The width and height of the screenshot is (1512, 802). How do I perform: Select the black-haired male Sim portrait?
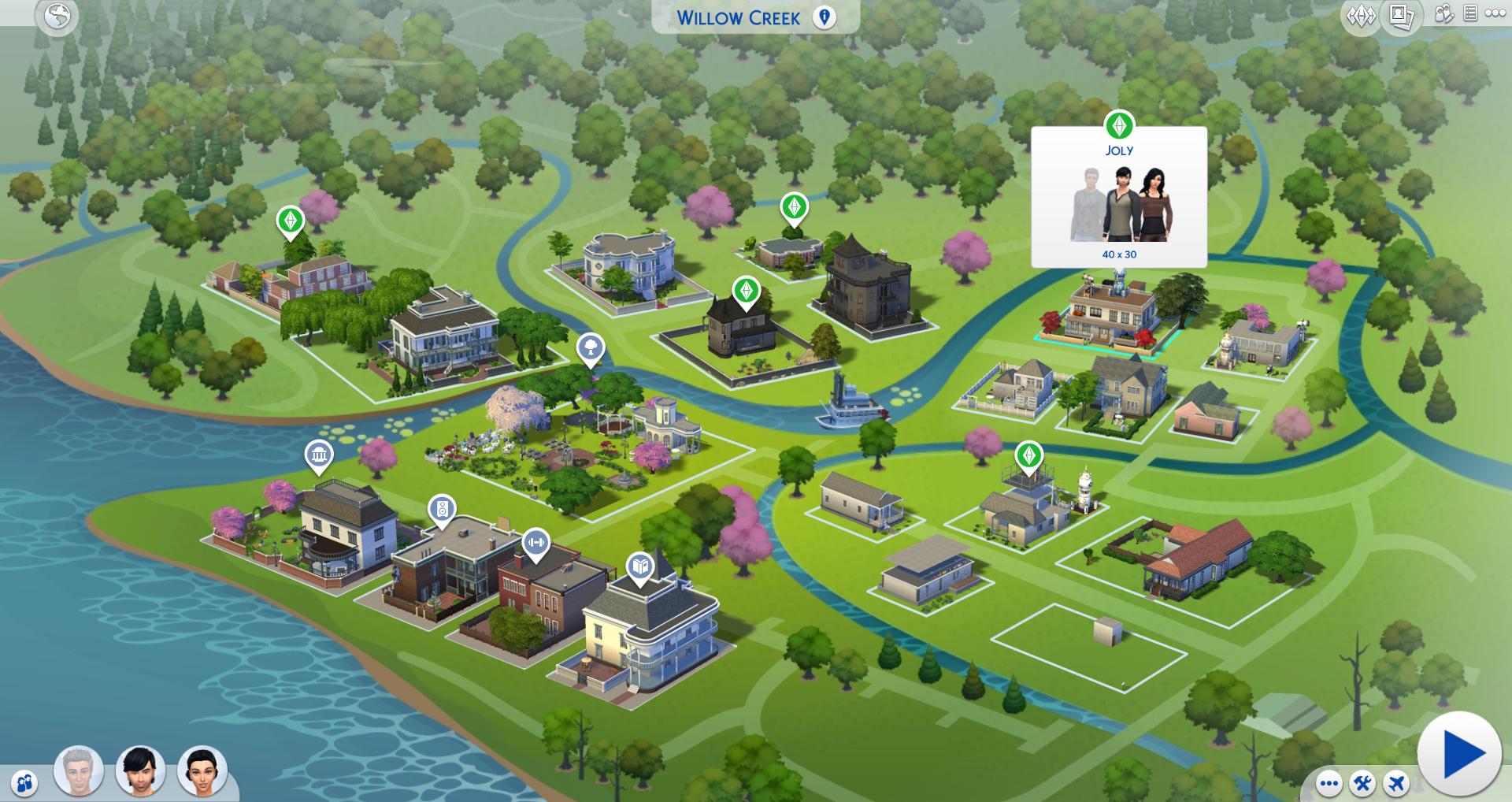pyautogui.click(x=141, y=770)
